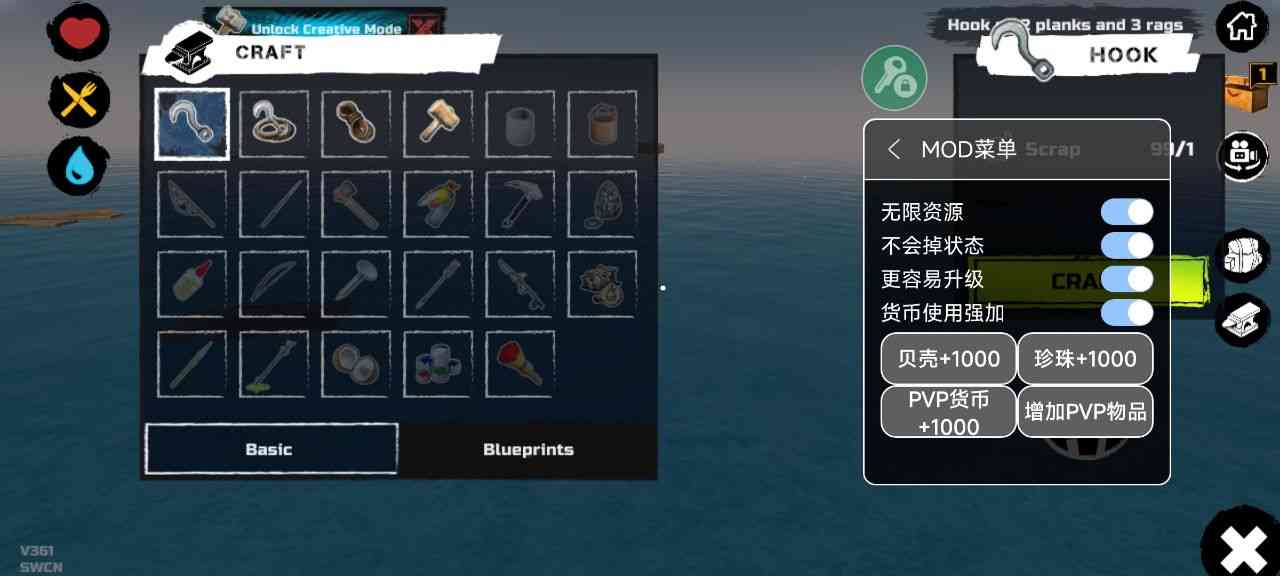Image resolution: width=1280 pixels, height=576 pixels.
Task: Select the wooden hammer crafting slot
Action: click(x=438, y=124)
